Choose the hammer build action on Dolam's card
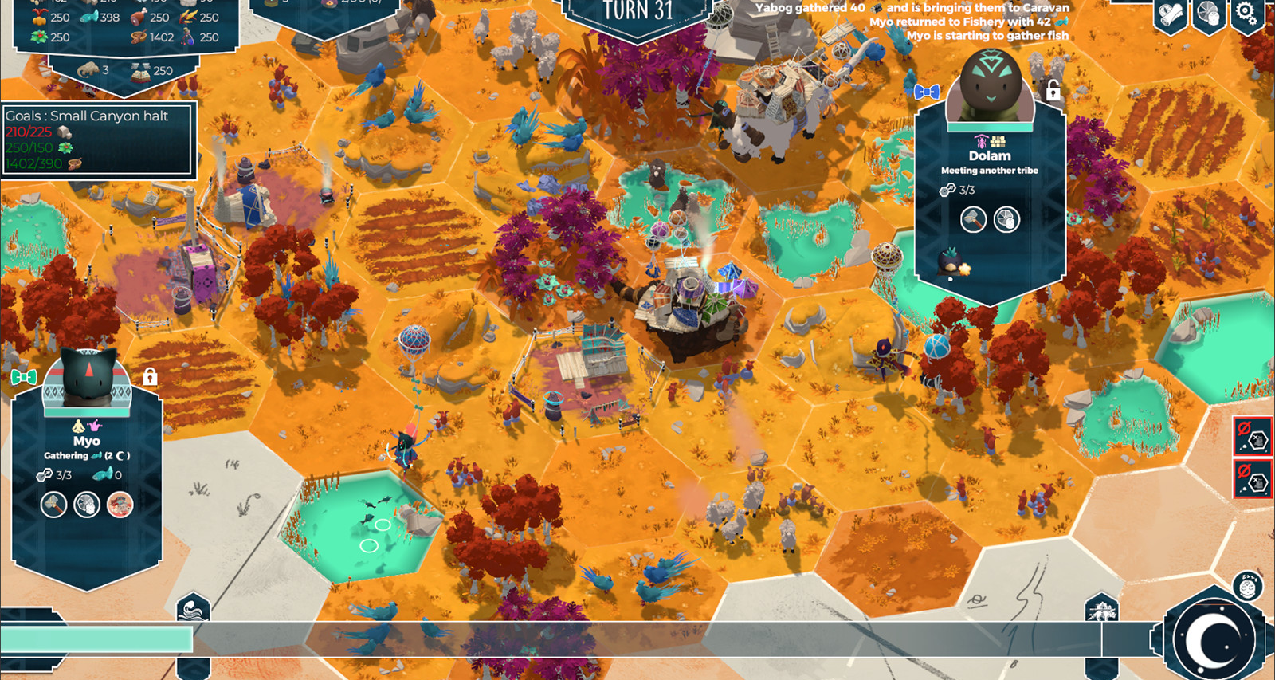Screen dimensions: 1275x680 [973, 220]
